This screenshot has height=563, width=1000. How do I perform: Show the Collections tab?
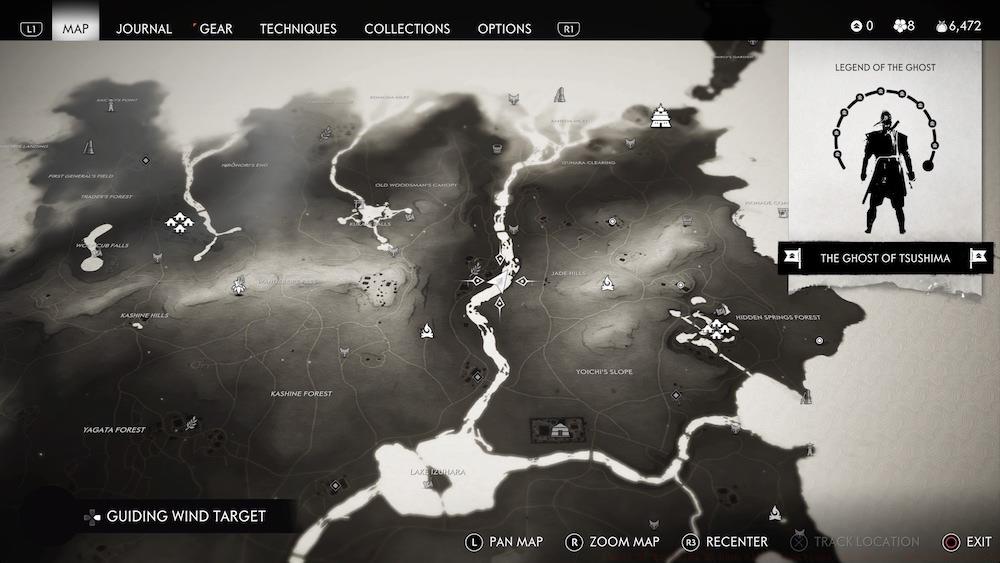tap(407, 28)
